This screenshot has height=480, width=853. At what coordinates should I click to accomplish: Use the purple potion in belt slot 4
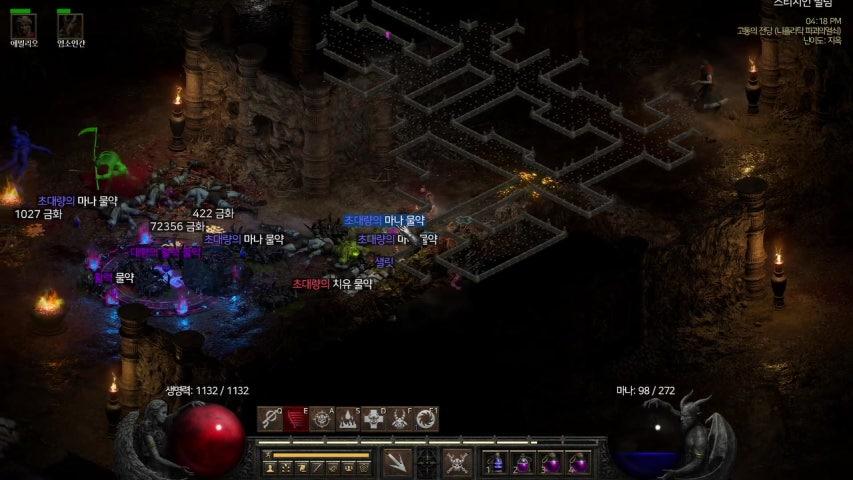579,463
